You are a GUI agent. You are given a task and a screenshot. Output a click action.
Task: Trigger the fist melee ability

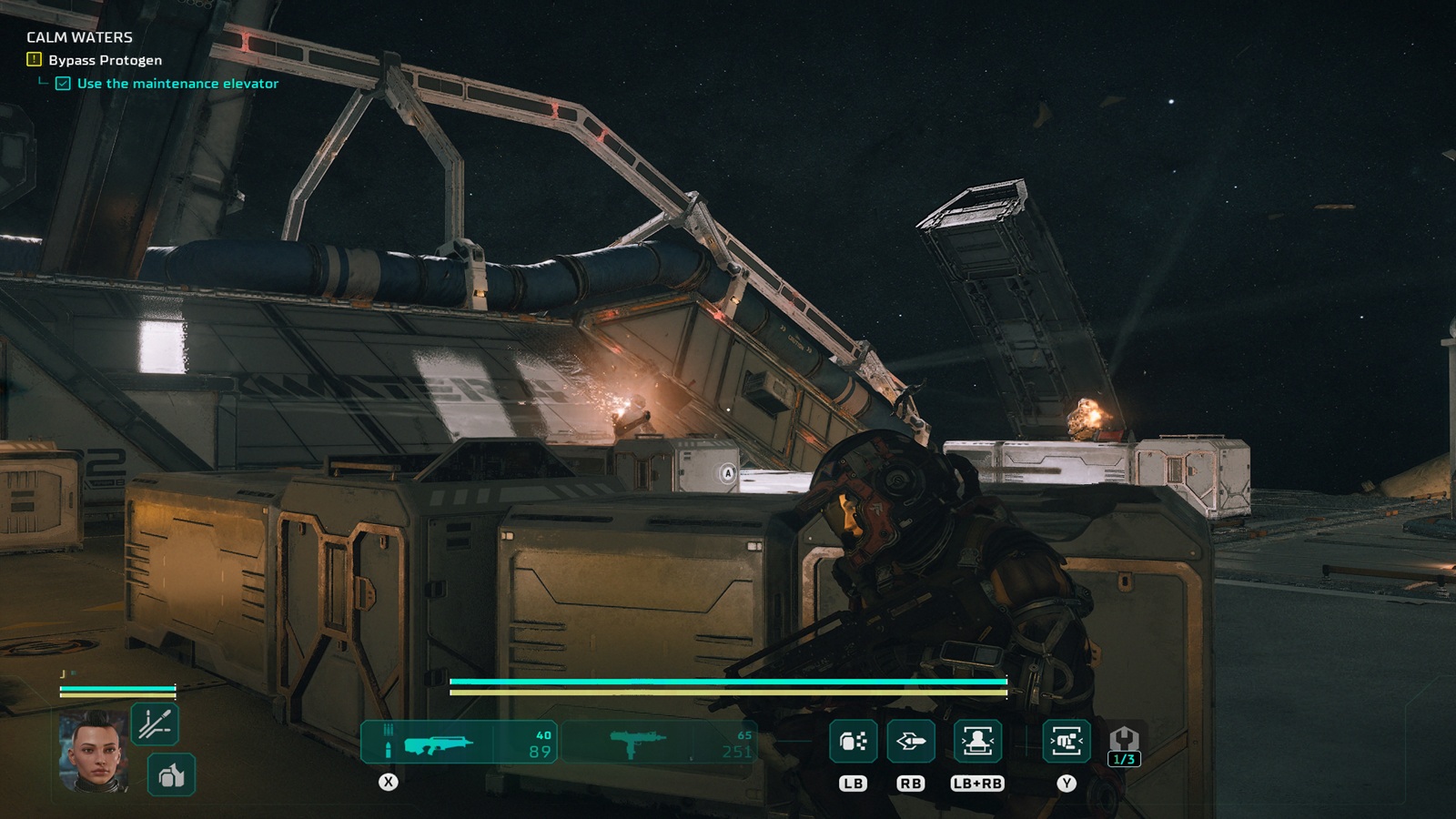(x=1066, y=742)
